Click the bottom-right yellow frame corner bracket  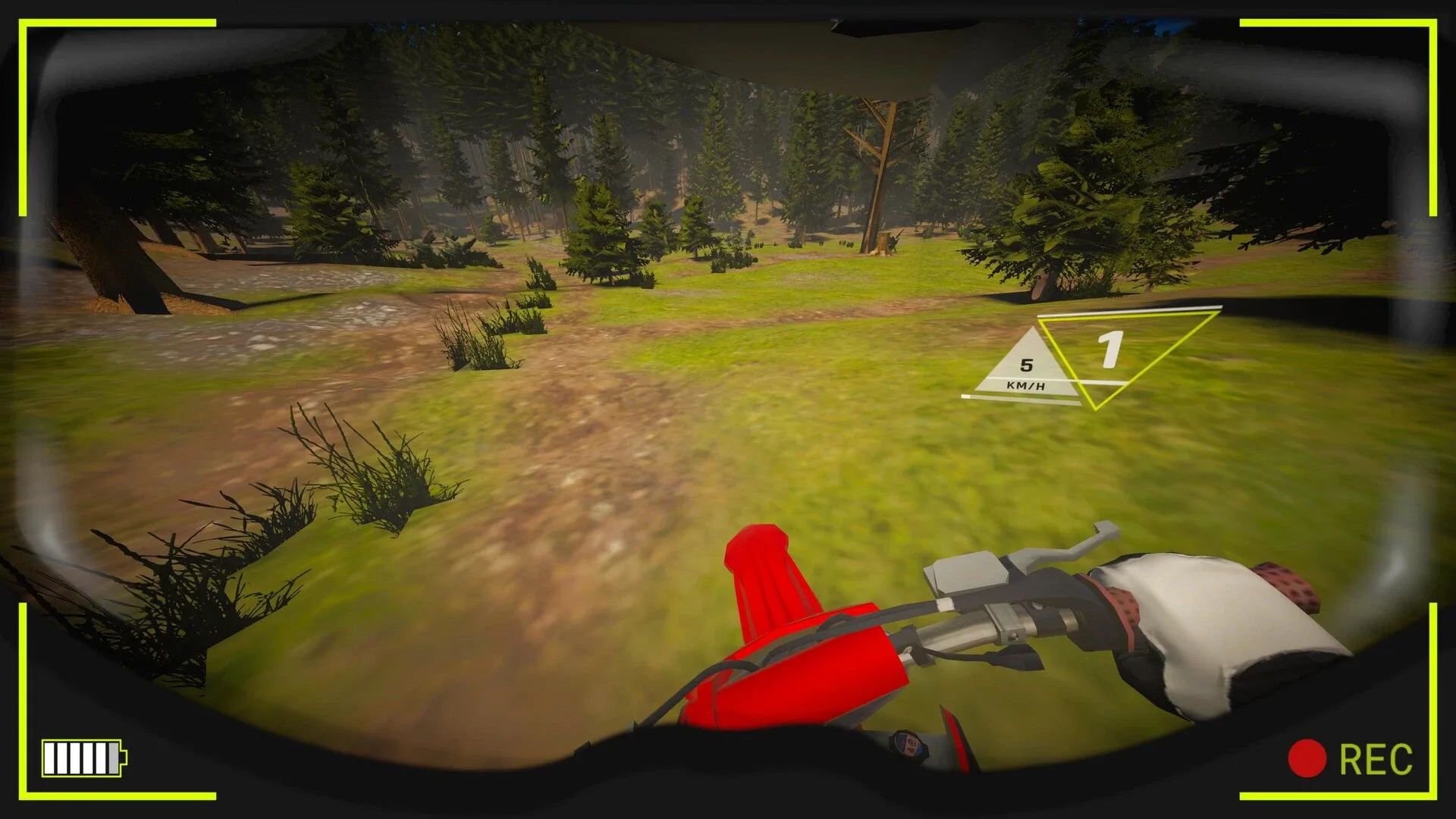(x=1433, y=796)
